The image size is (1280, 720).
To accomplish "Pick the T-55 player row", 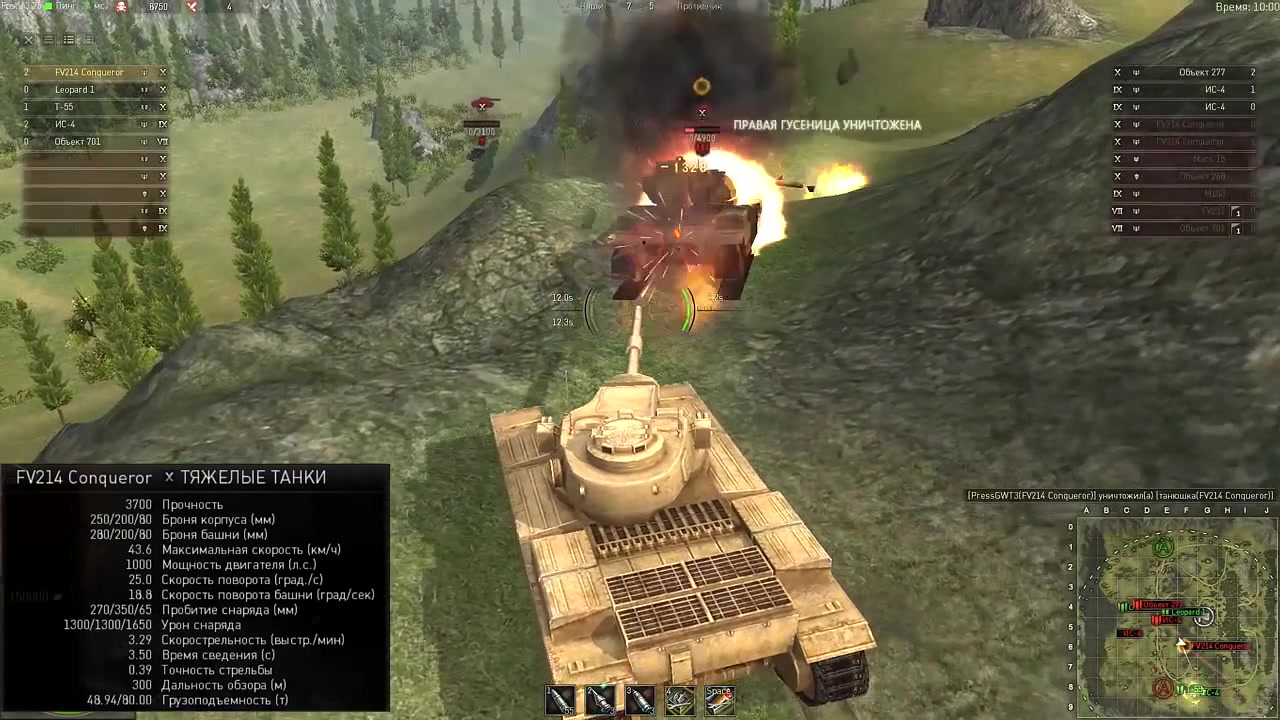I will pyautogui.click(x=64, y=107).
